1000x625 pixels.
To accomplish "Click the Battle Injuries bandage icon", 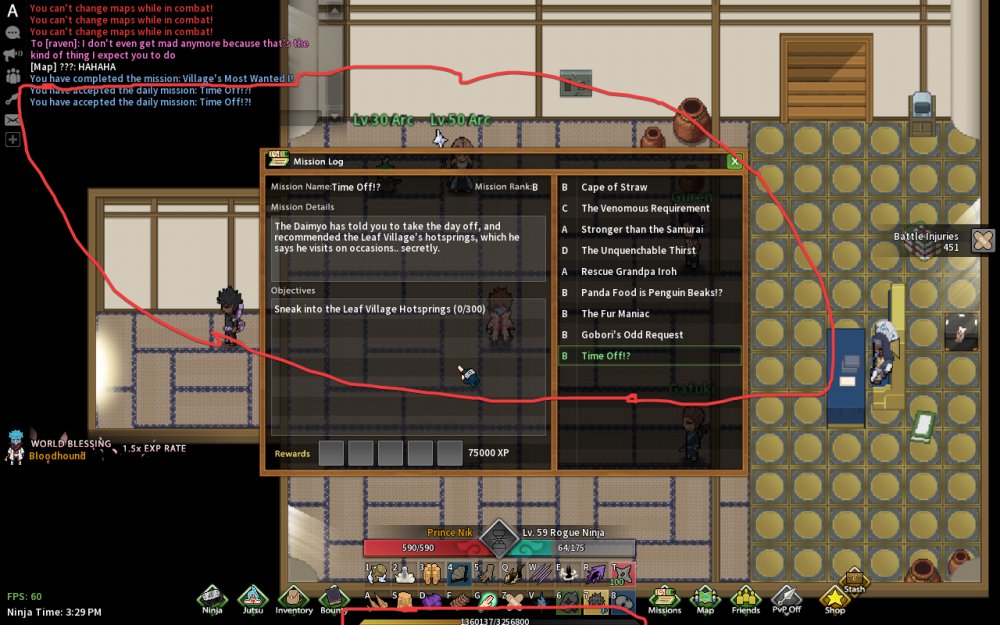I will pyautogui.click(x=982, y=240).
